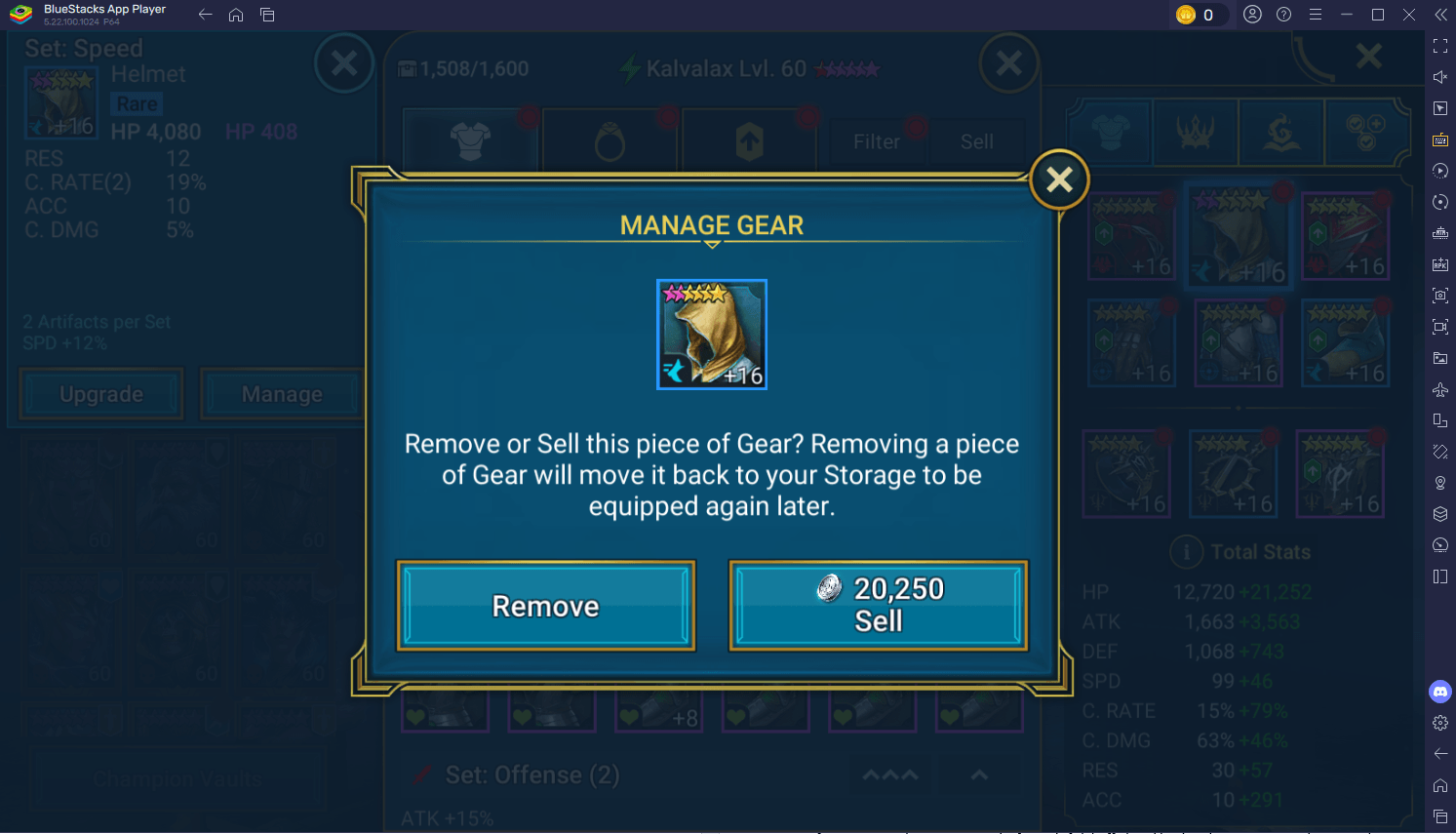This screenshot has height=834, width=1456.
Task: Close the Manage Gear dialog
Action: click(x=1059, y=179)
